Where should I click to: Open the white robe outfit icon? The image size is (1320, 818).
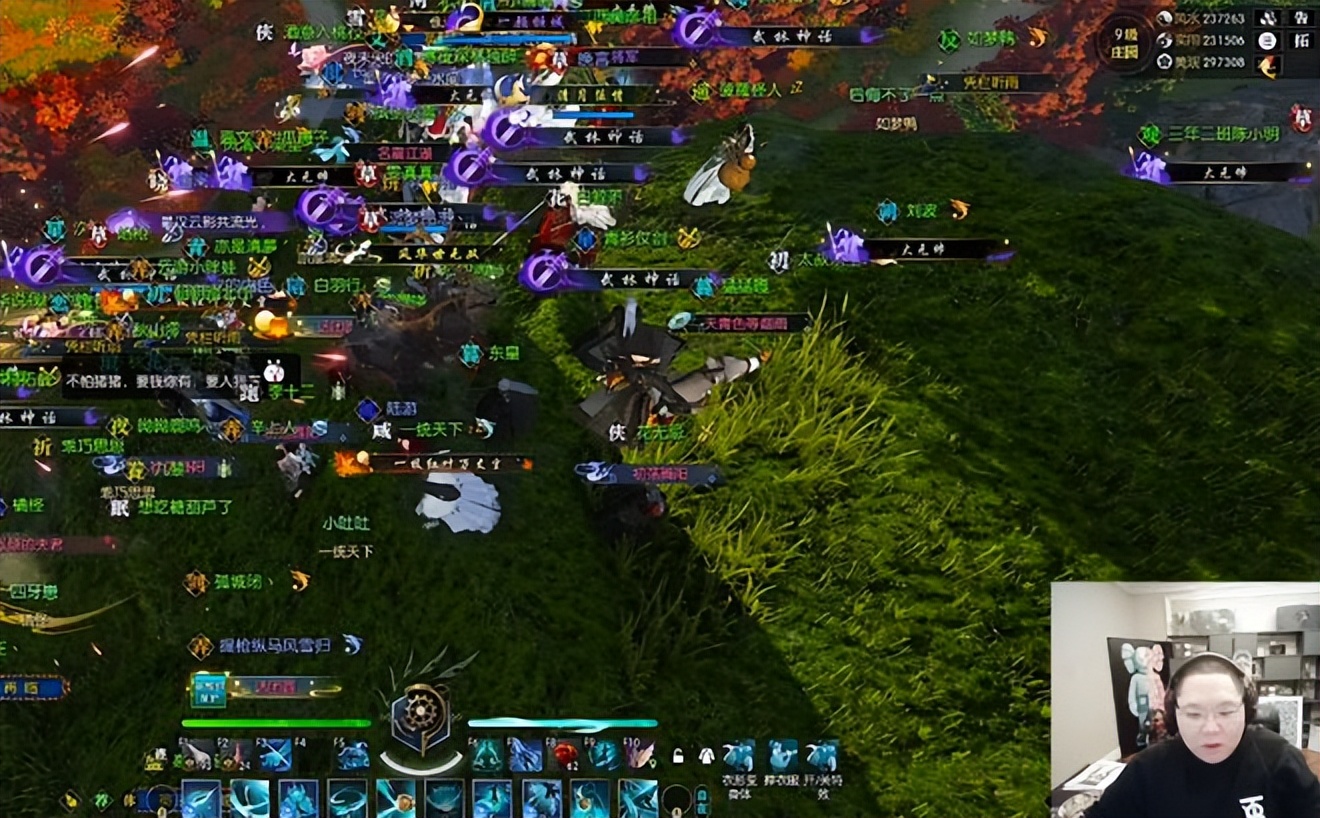coord(706,755)
